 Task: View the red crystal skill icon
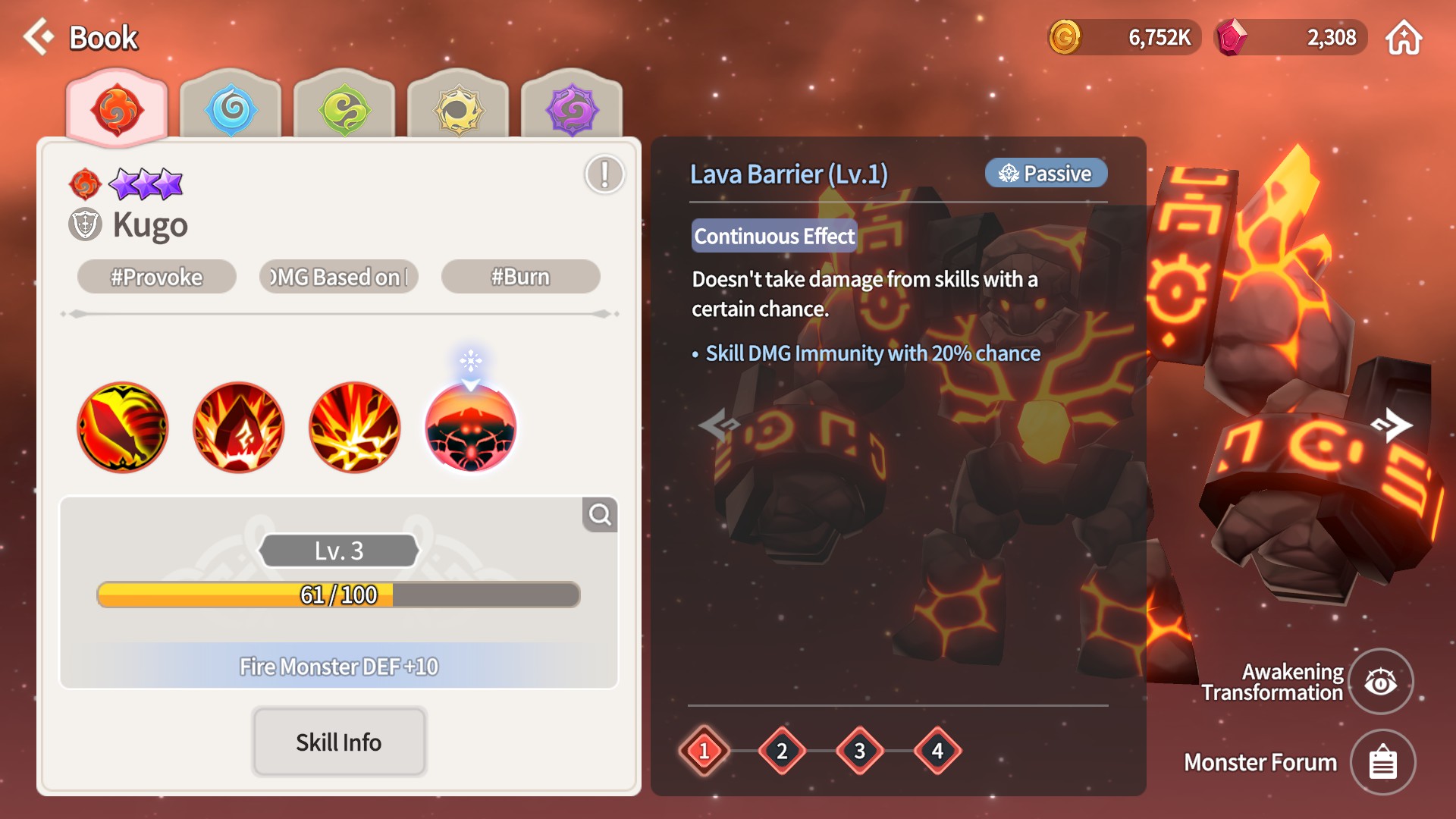point(239,427)
